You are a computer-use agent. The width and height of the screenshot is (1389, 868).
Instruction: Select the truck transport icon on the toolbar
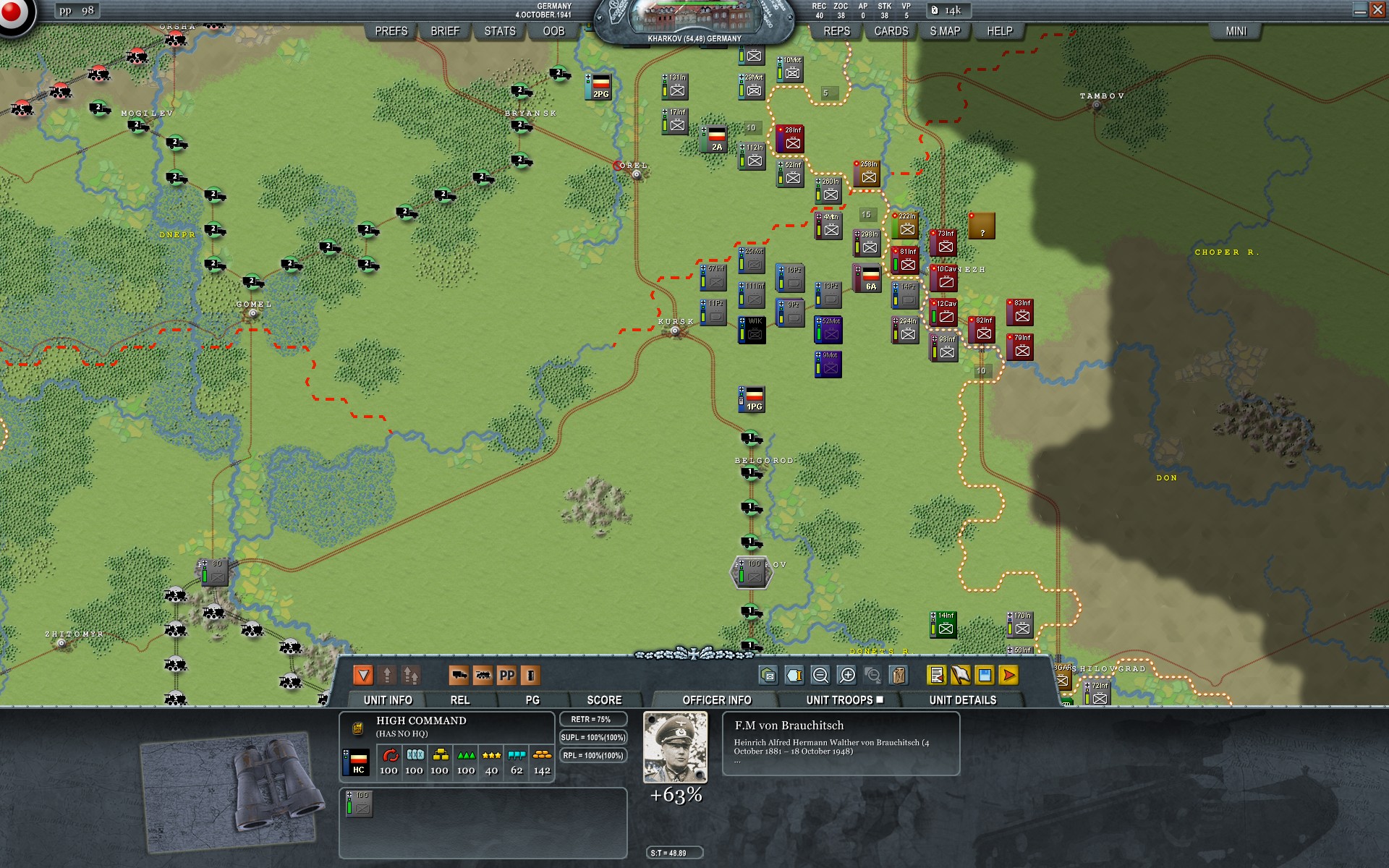(459, 675)
